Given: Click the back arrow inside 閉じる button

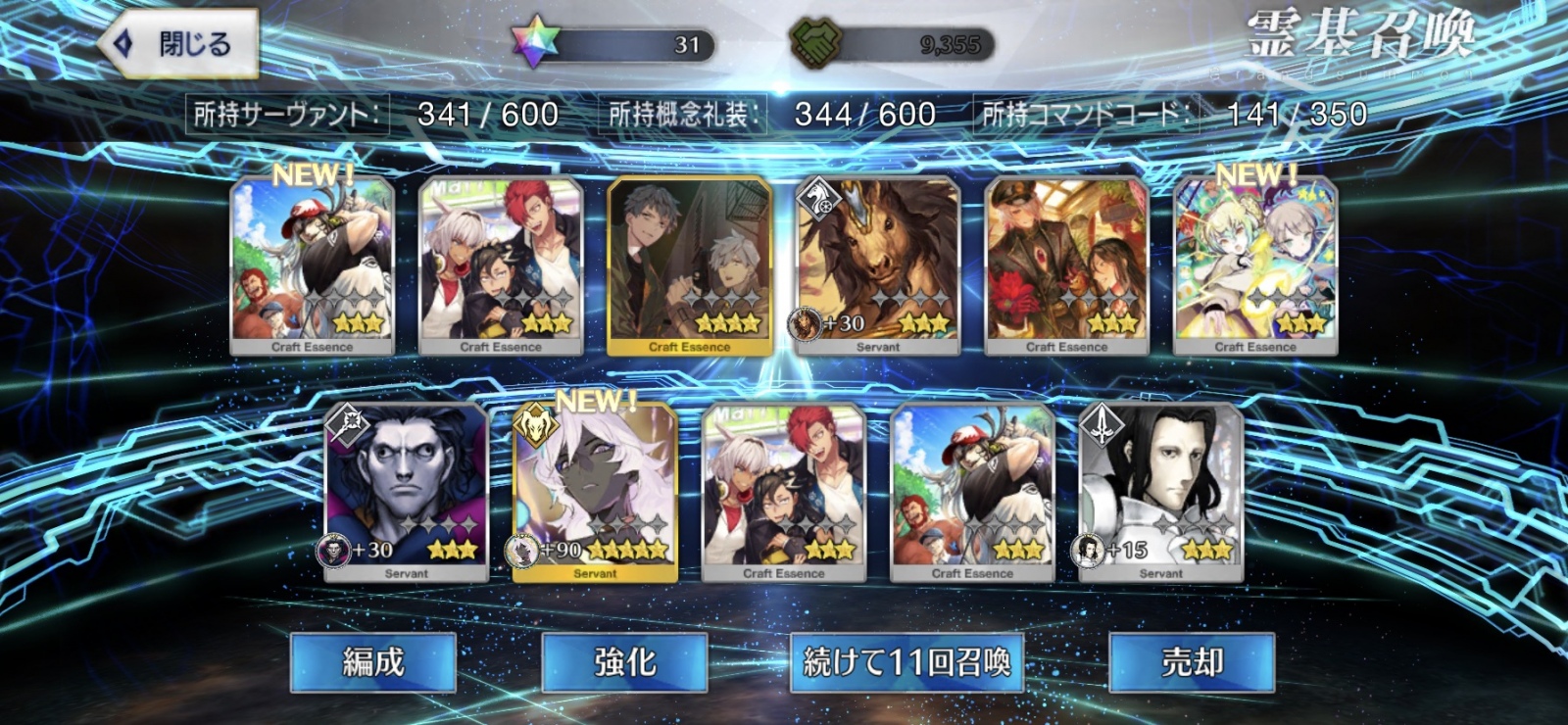Looking at the screenshot, I should point(125,41).
